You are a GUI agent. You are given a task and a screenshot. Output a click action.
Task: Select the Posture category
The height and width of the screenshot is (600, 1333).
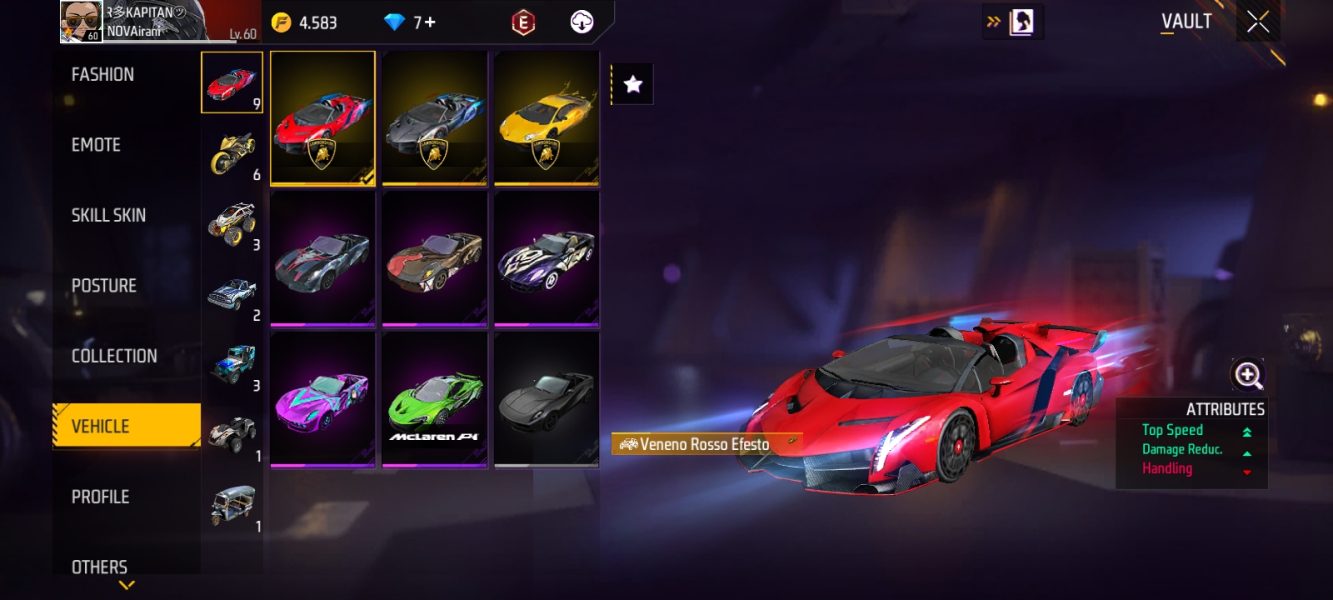[104, 286]
